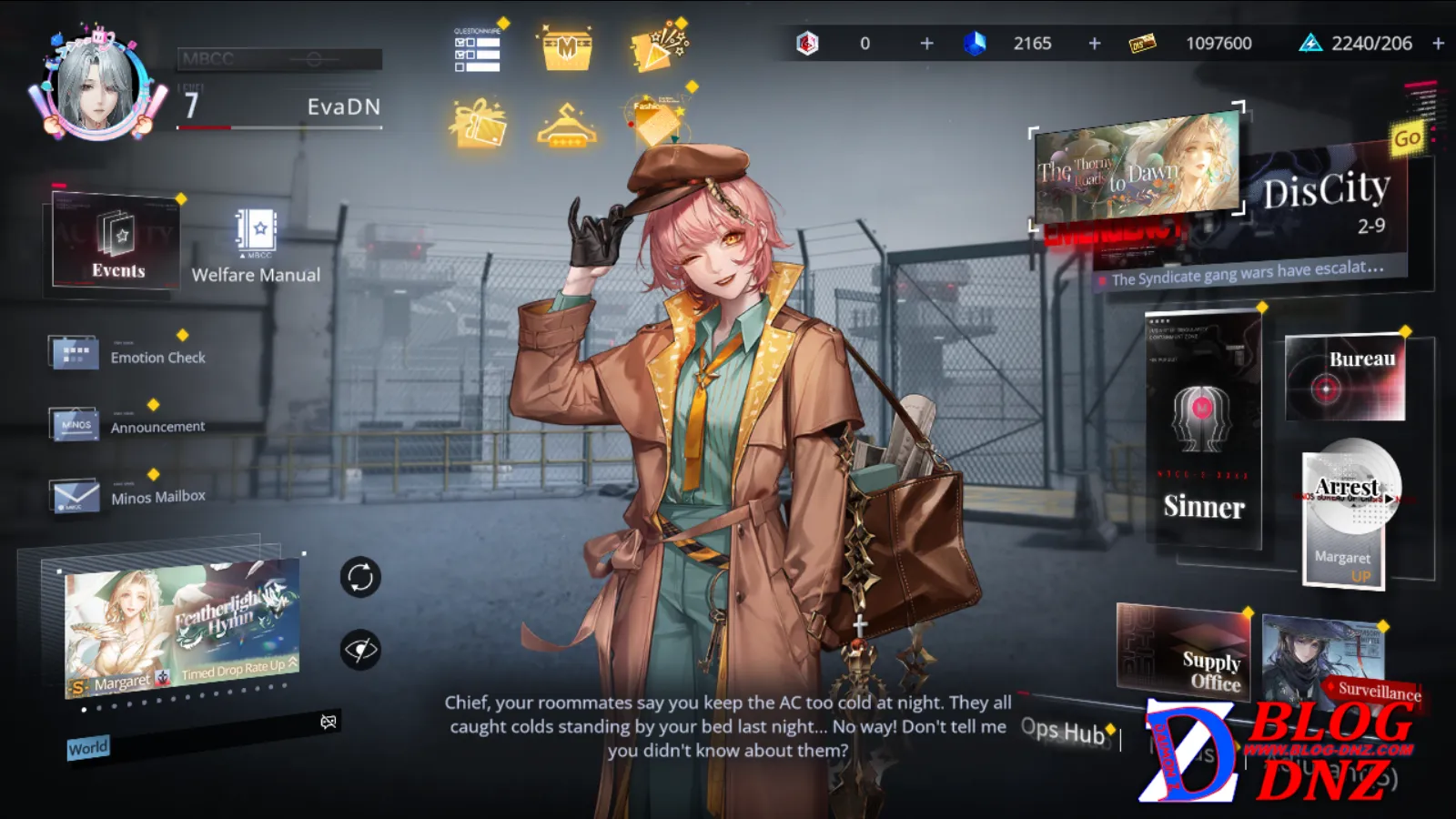
Task: Open the Featherlight Hymn Margaret banner
Action: [x=182, y=630]
